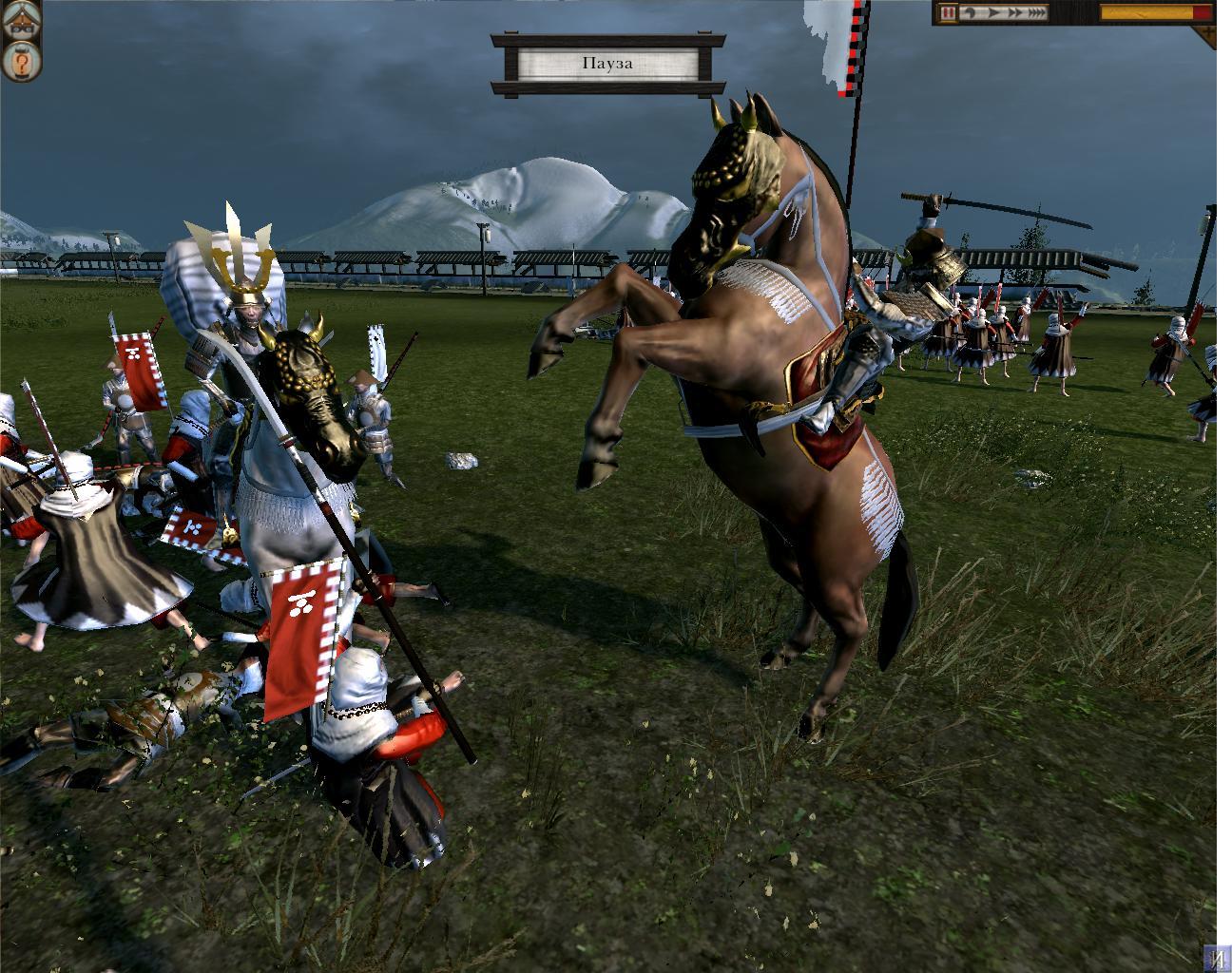Screen dimensions: 1232x973
Task: Click the blue И watermark icon
Action: point(1217,957)
